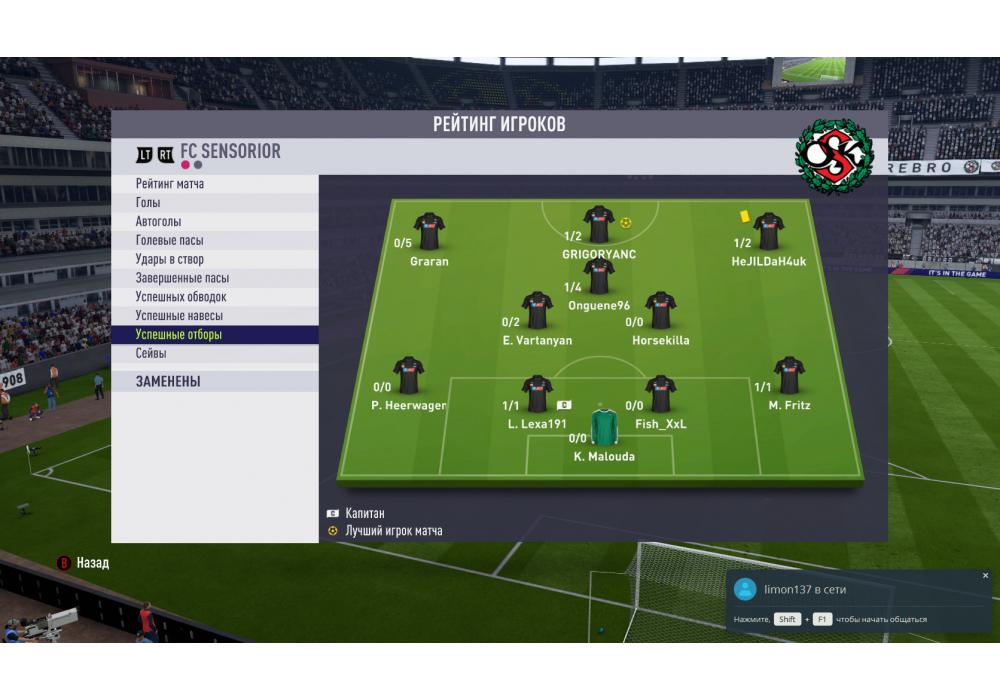Open the ЗАМЕНЕНЫ substitutes section
The width and height of the screenshot is (1000, 700).
pos(168,381)
